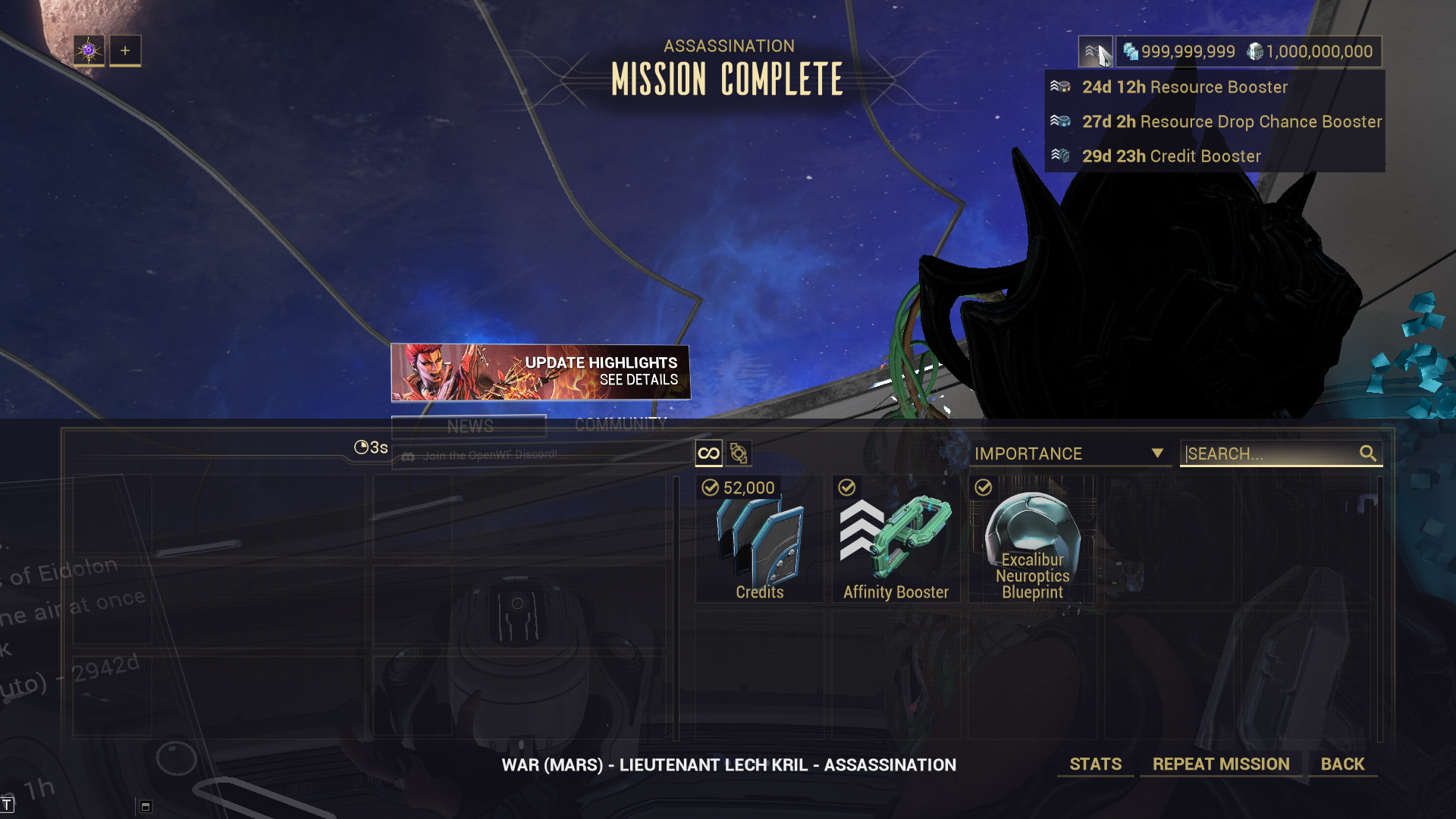Open Update Highlights details banner
Screen dimensions: 1456x819
(x=540, y=372)
